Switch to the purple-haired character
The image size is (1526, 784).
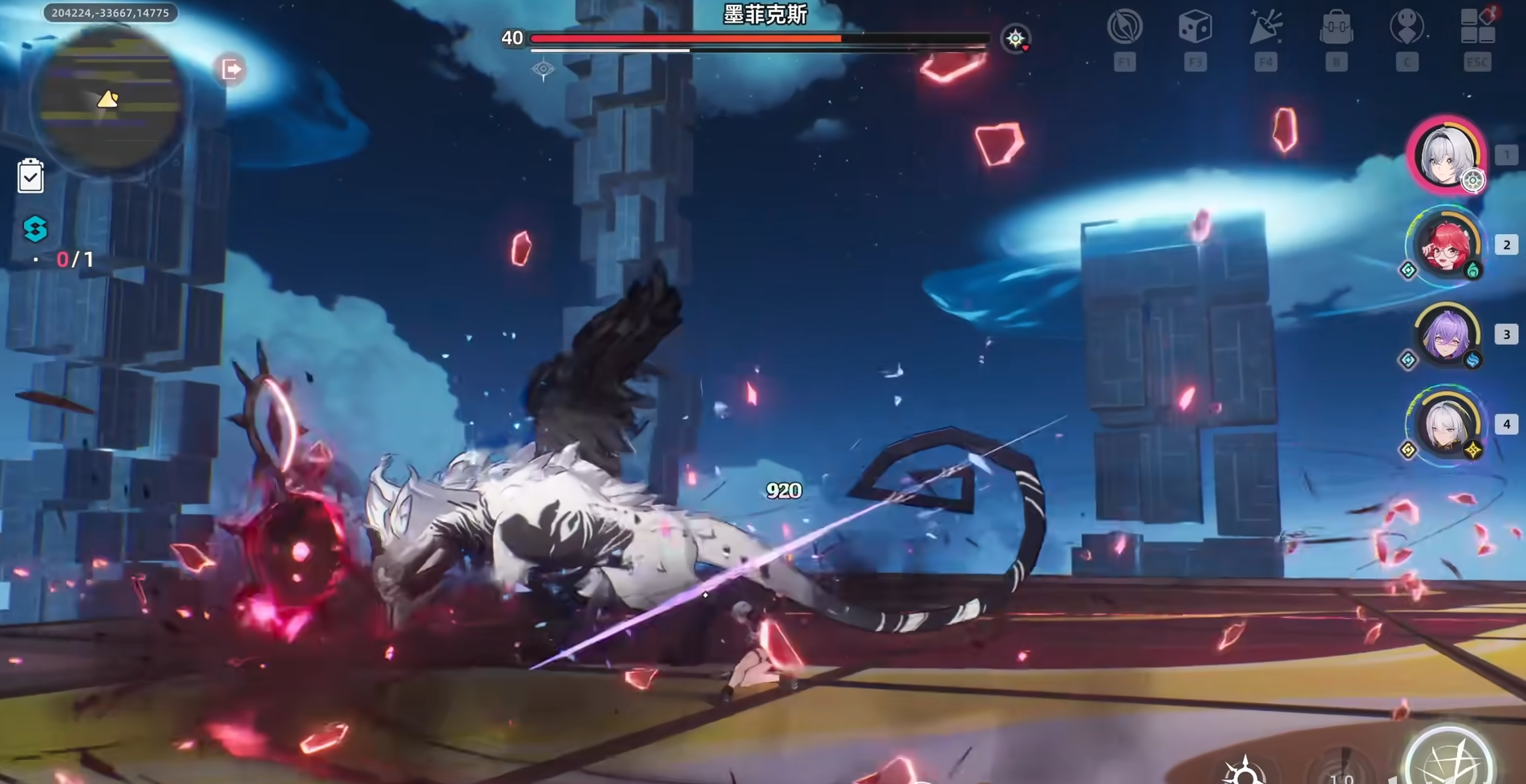pos(1446,335)
